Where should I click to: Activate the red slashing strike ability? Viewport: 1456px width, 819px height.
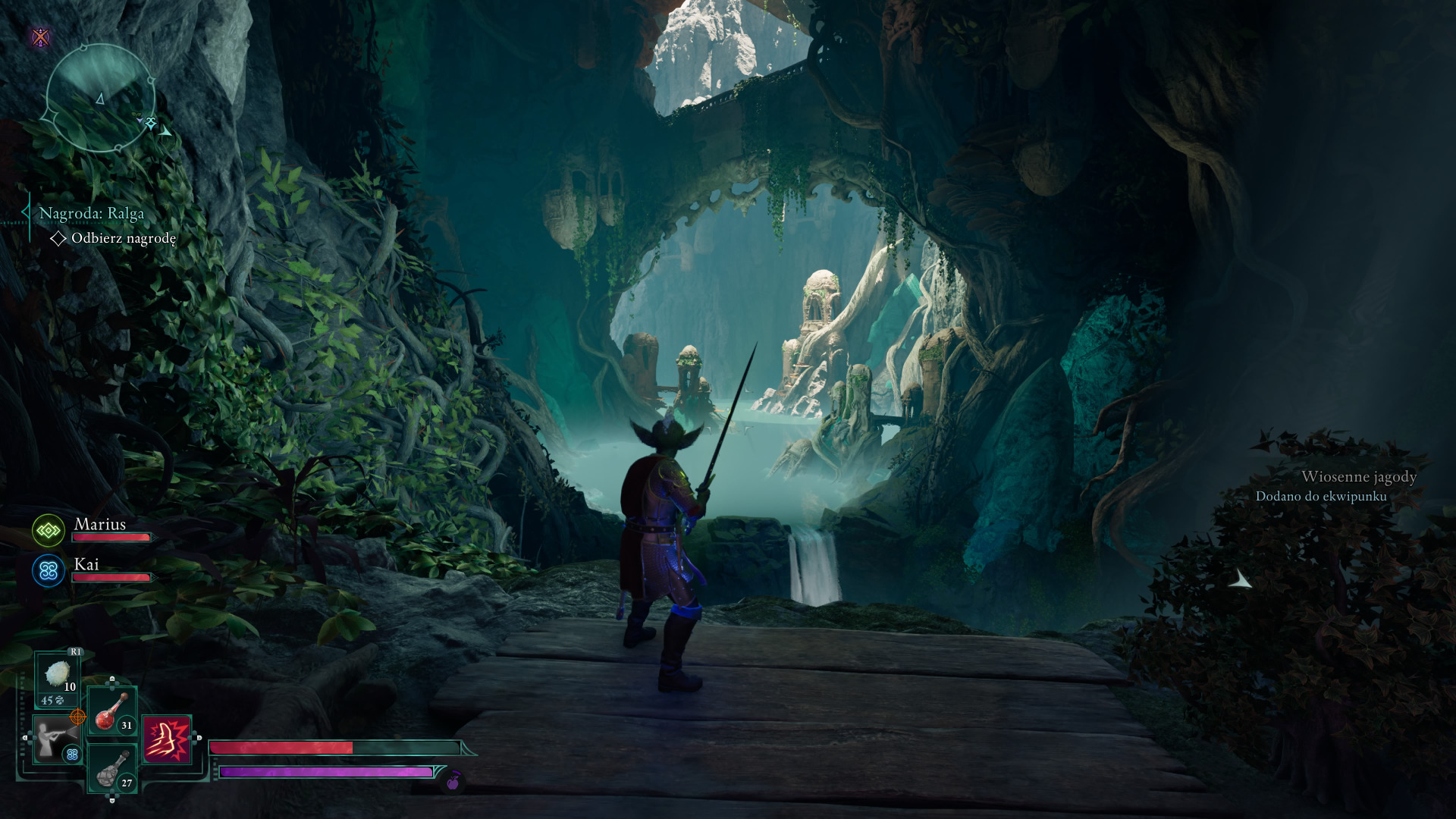(x=167, y=739)
